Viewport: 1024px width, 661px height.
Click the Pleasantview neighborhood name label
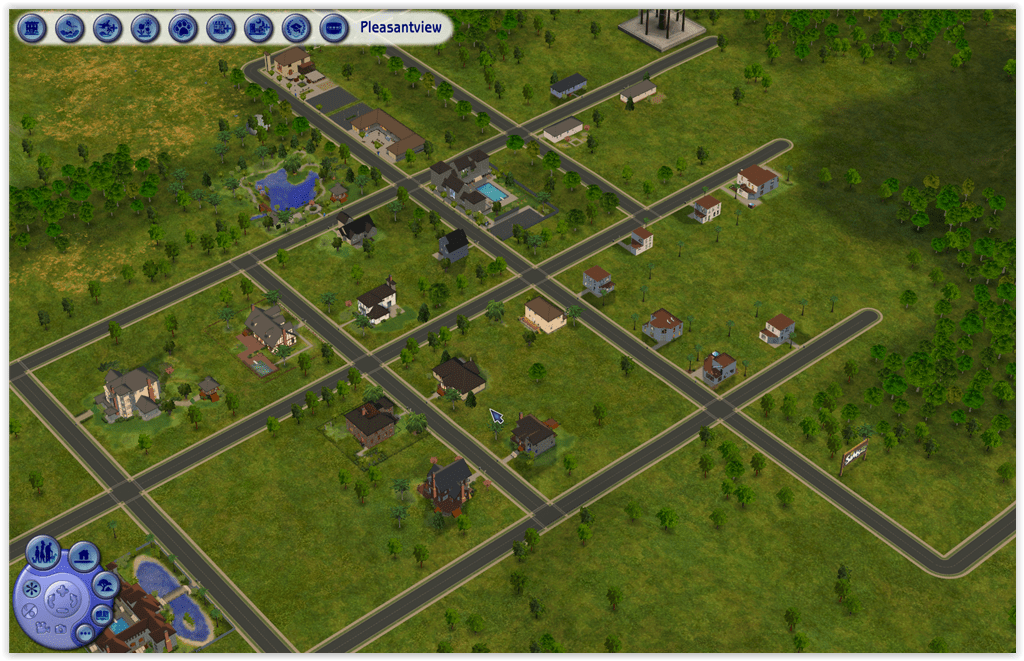400,27
